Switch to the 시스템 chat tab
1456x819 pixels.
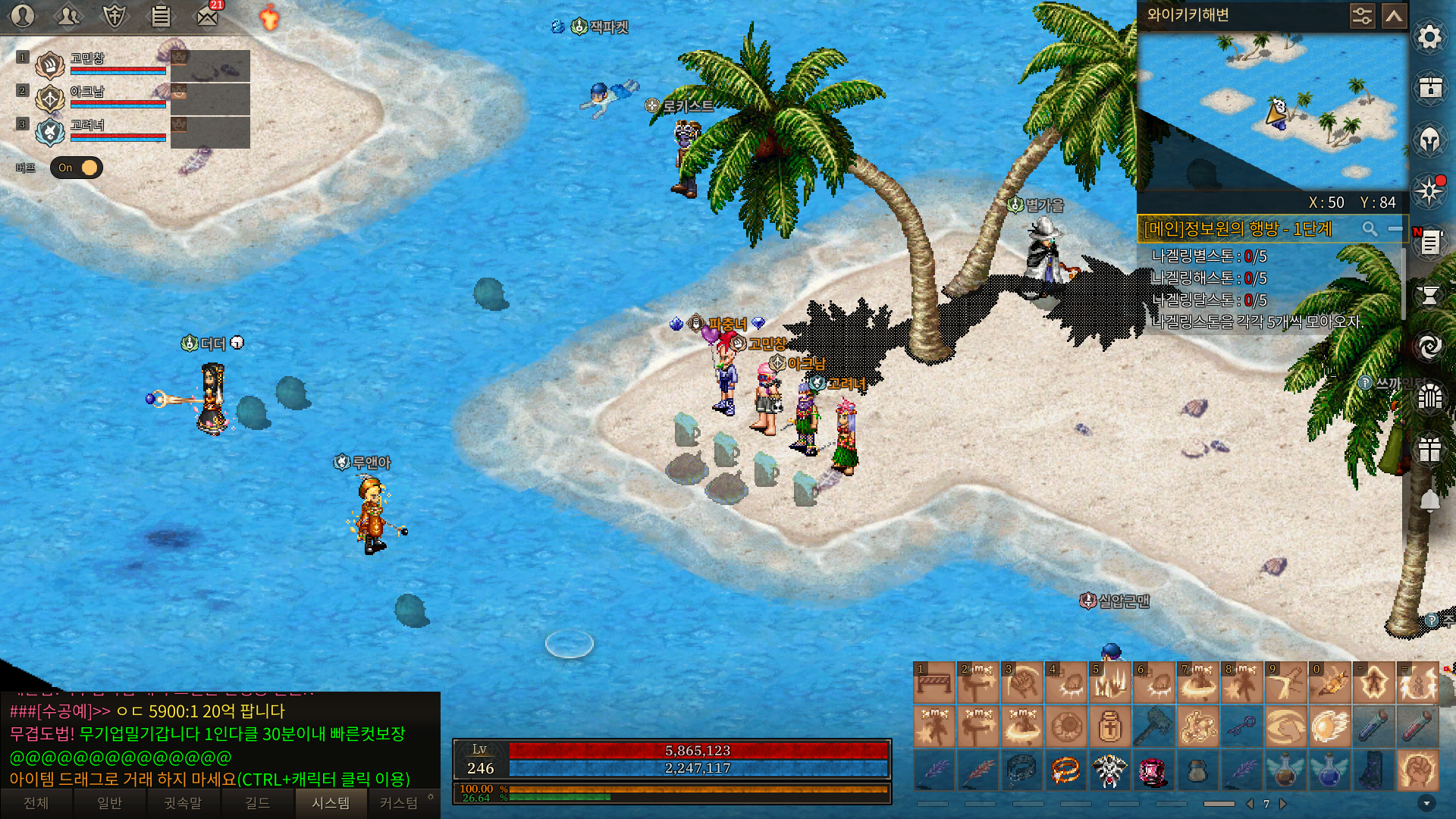click(x=331, y=803)
